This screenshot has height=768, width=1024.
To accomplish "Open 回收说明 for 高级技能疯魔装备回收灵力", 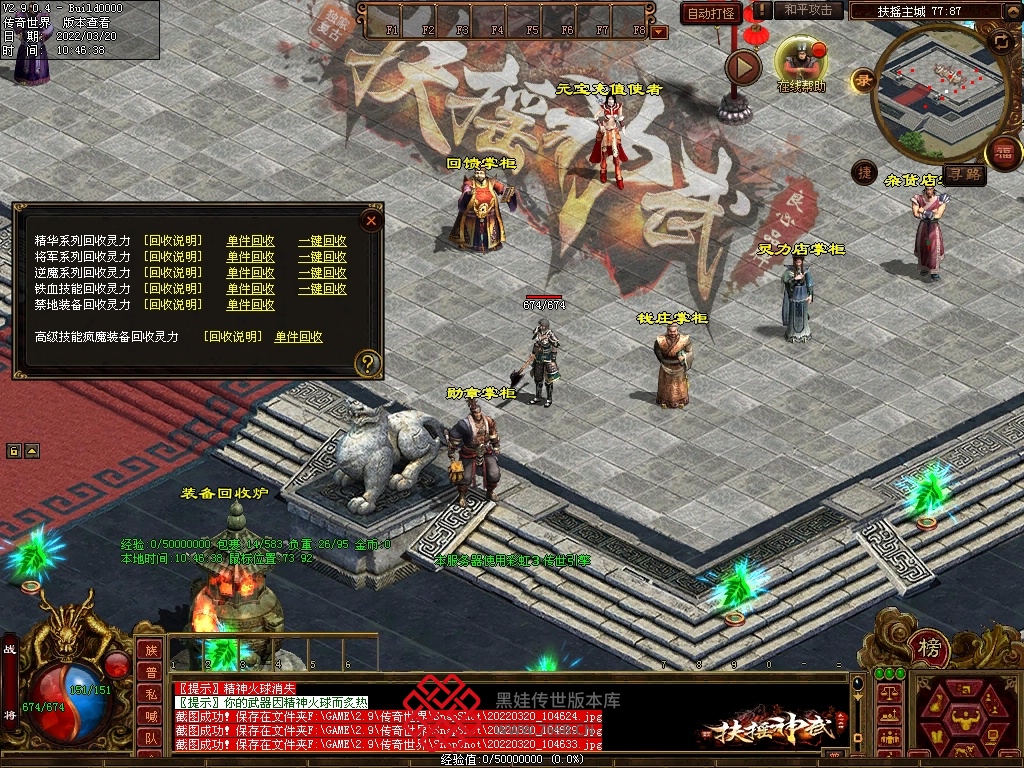I will tap(233, 337).
